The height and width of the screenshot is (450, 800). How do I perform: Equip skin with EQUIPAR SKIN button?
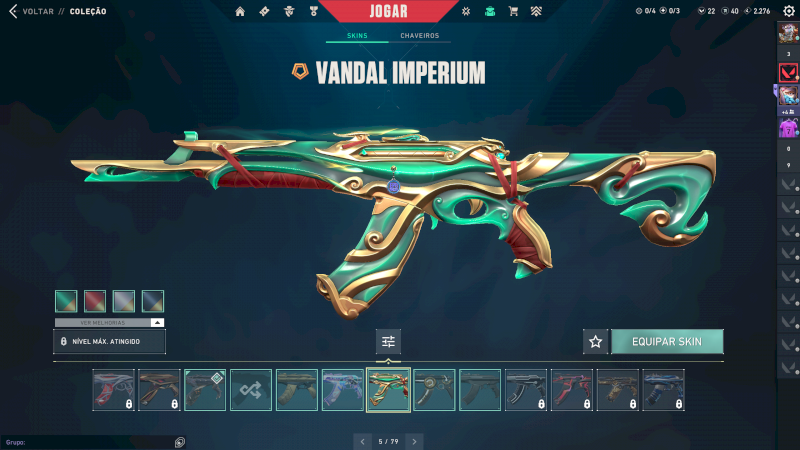[x=667, y=342]
